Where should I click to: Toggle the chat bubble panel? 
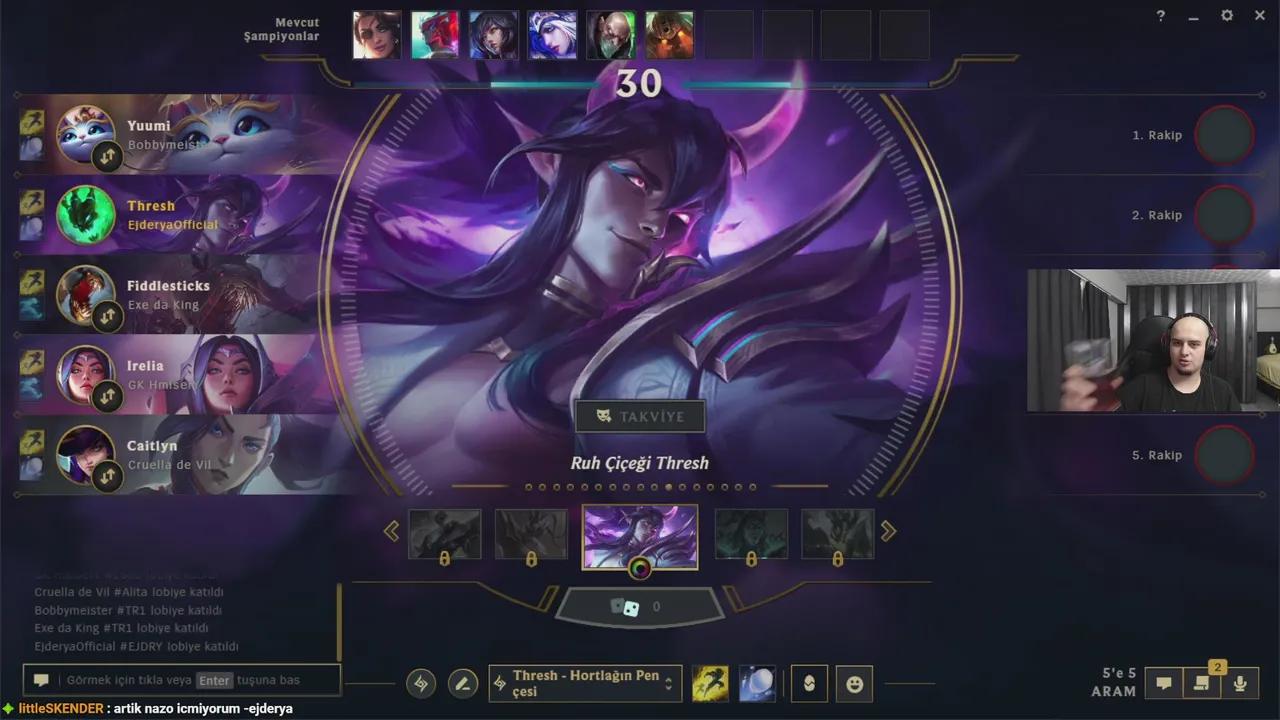(1163, 683)
